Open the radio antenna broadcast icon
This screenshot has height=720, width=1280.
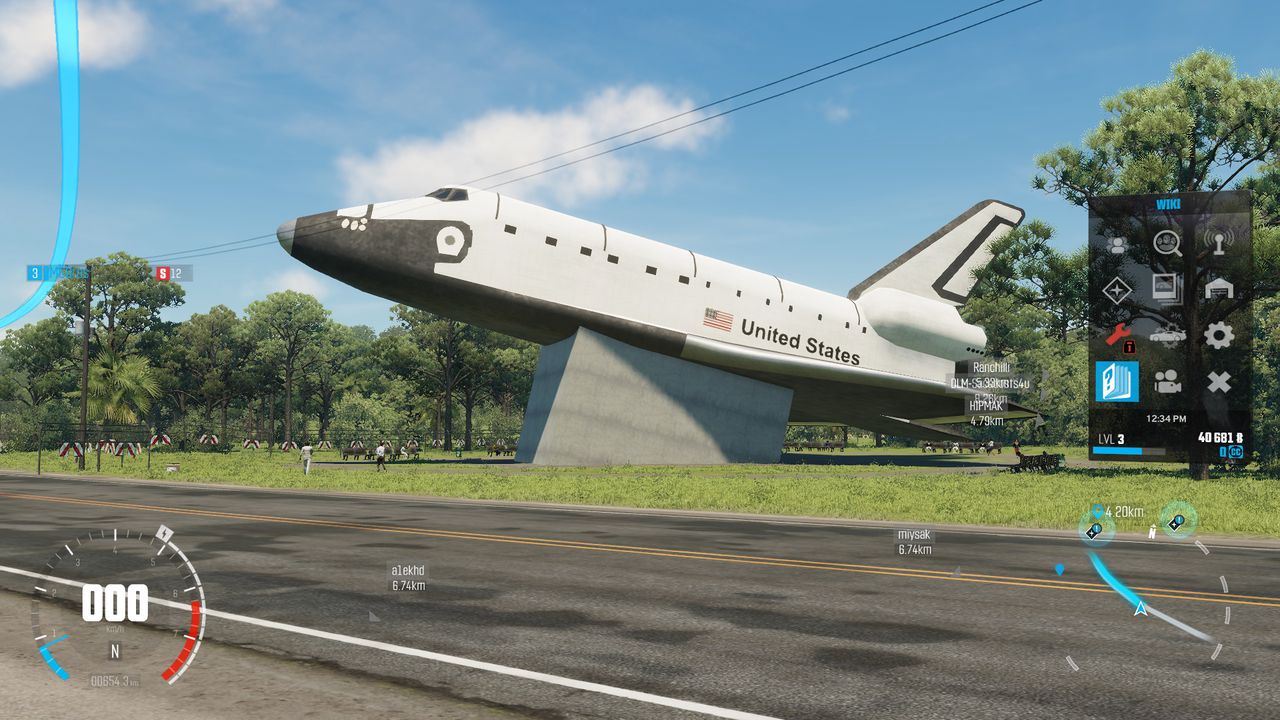coord(1218,243)
